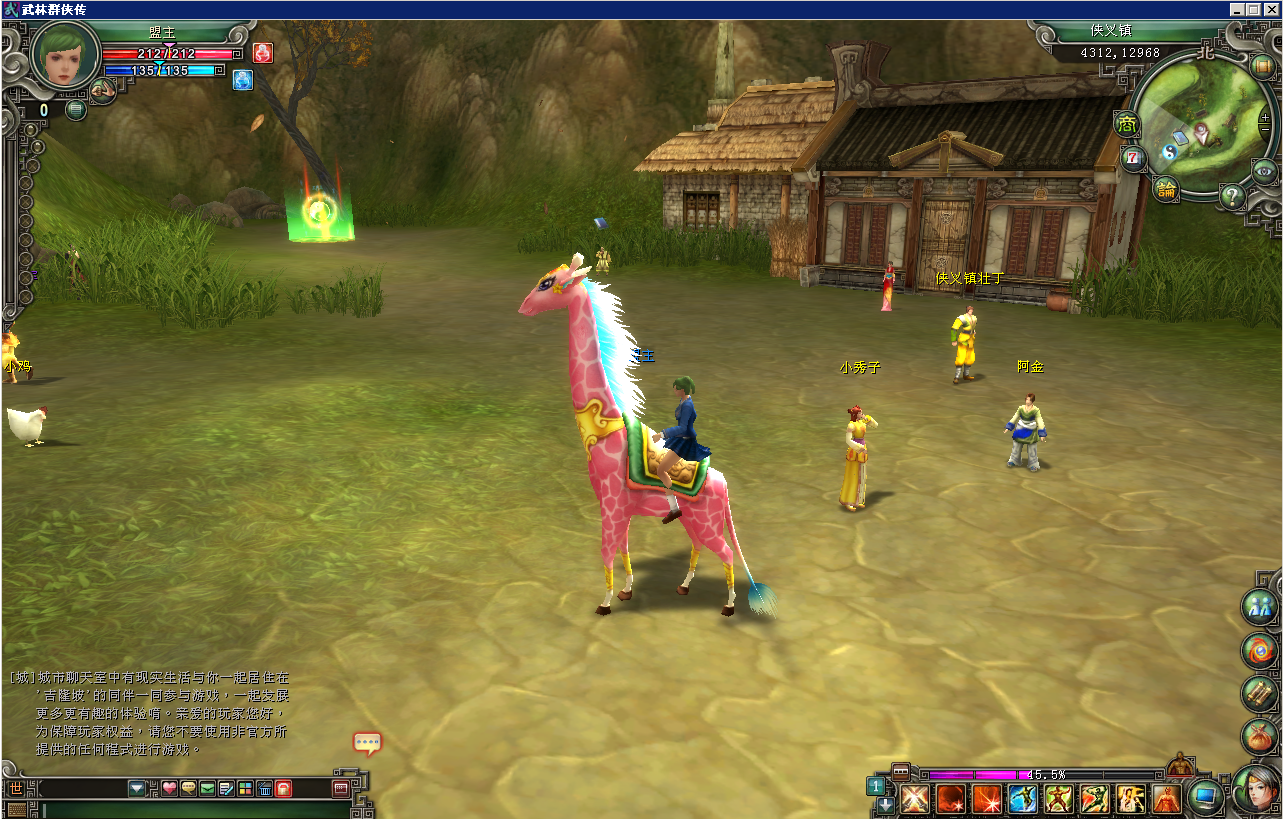1283x819 pixels.
Task: Use the blue mana potion quick icon
Action: point(242,79)
